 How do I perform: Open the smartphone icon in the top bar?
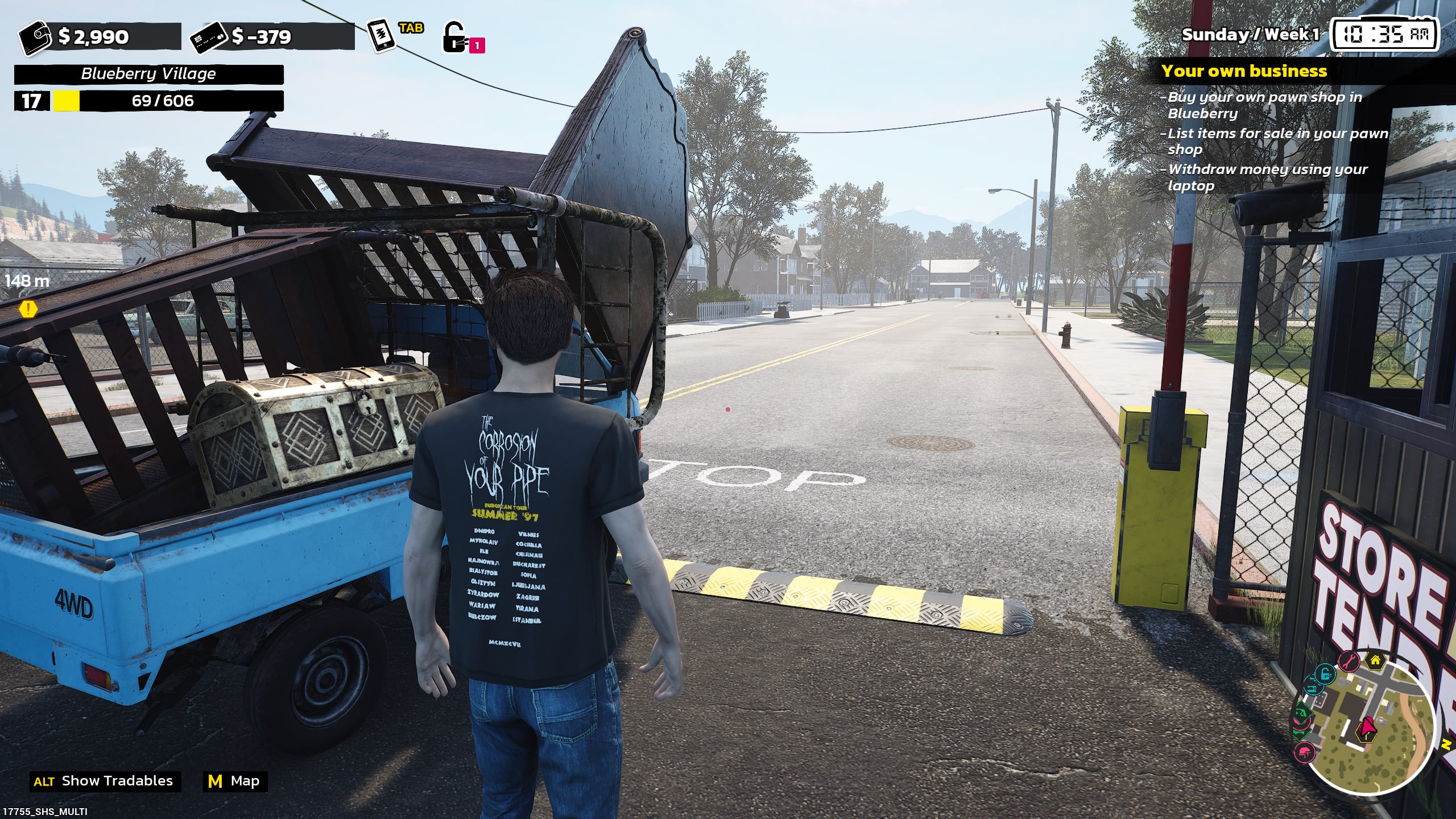(x=380, y=36)
